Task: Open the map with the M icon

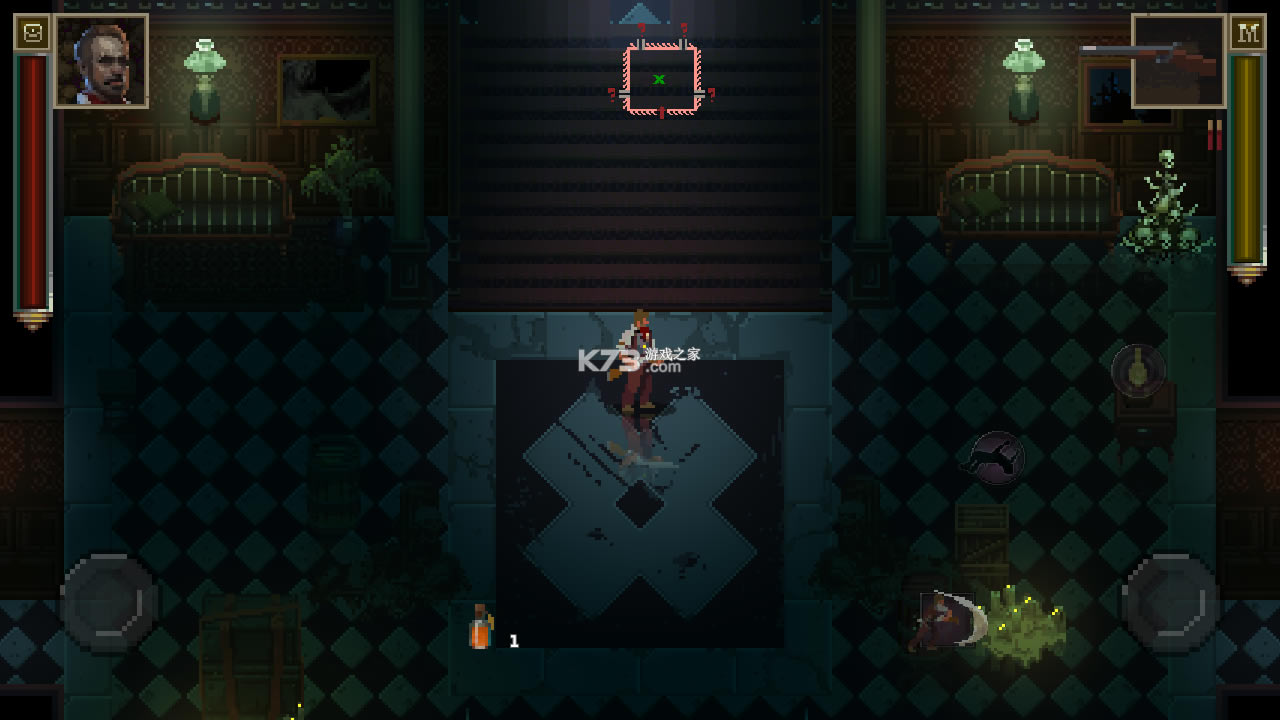Action: tap(1247, 33)
